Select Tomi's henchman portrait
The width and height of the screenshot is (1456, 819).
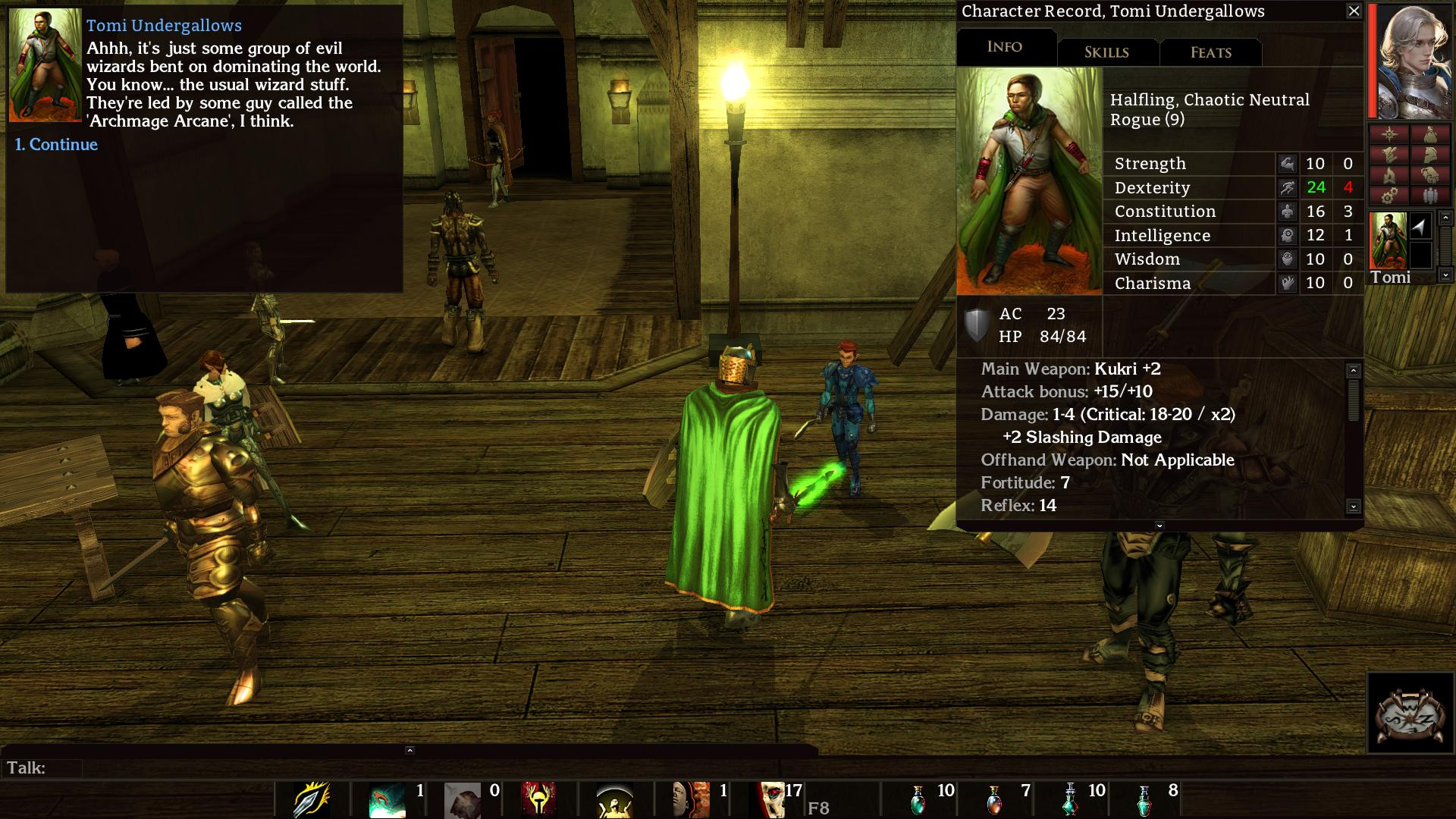click(x=1389, y=240)
